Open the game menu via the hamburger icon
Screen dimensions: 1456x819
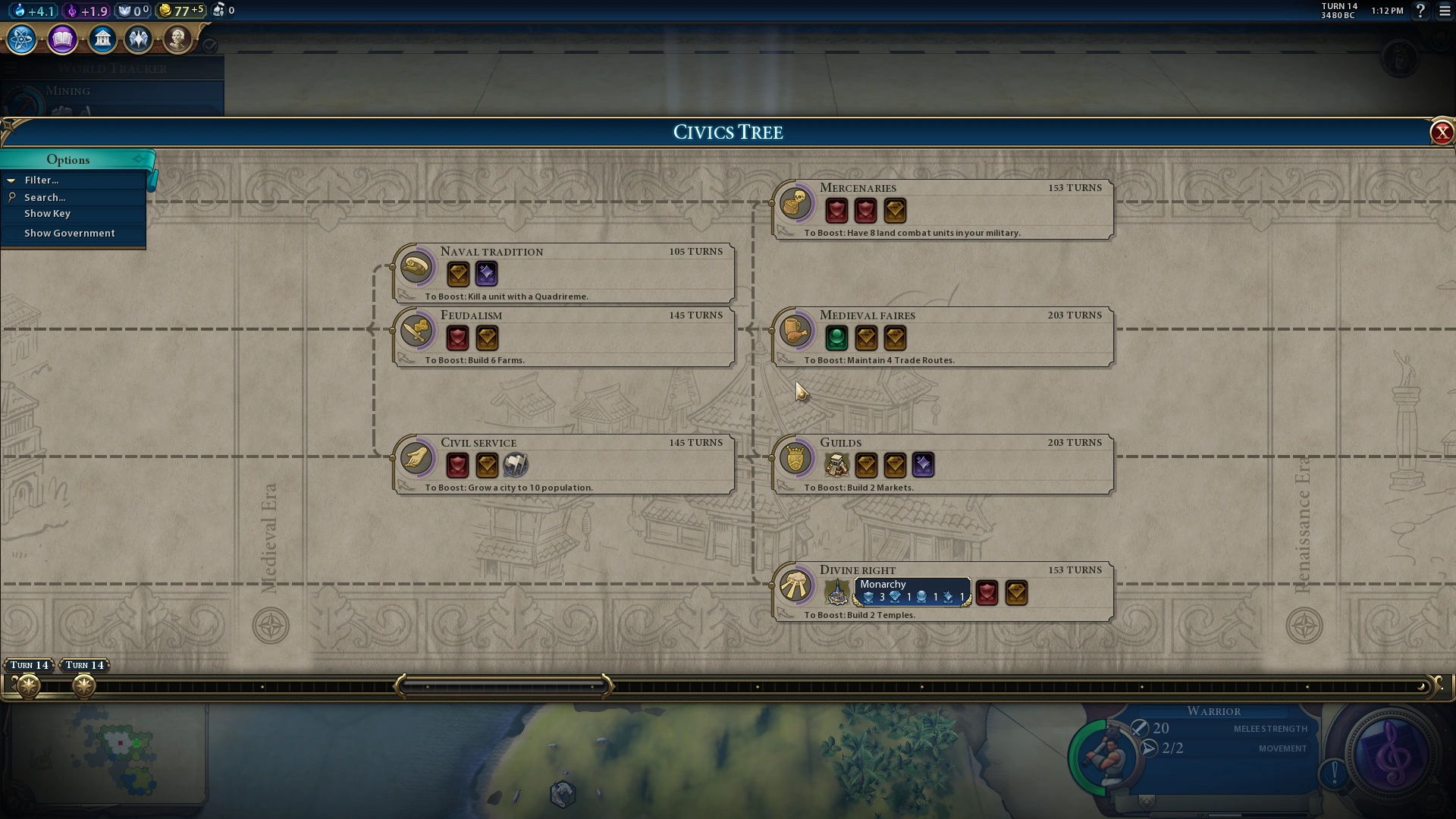1445,11
